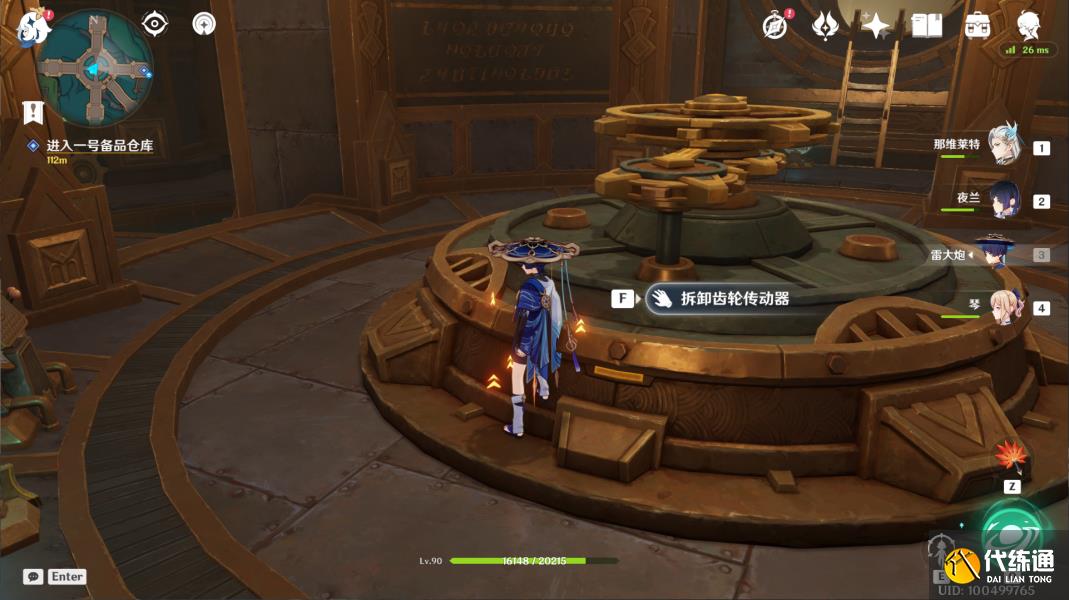Open the circular minimap
The width and height of the screenshot is (1069, 600).
click(x=95, y=67)
